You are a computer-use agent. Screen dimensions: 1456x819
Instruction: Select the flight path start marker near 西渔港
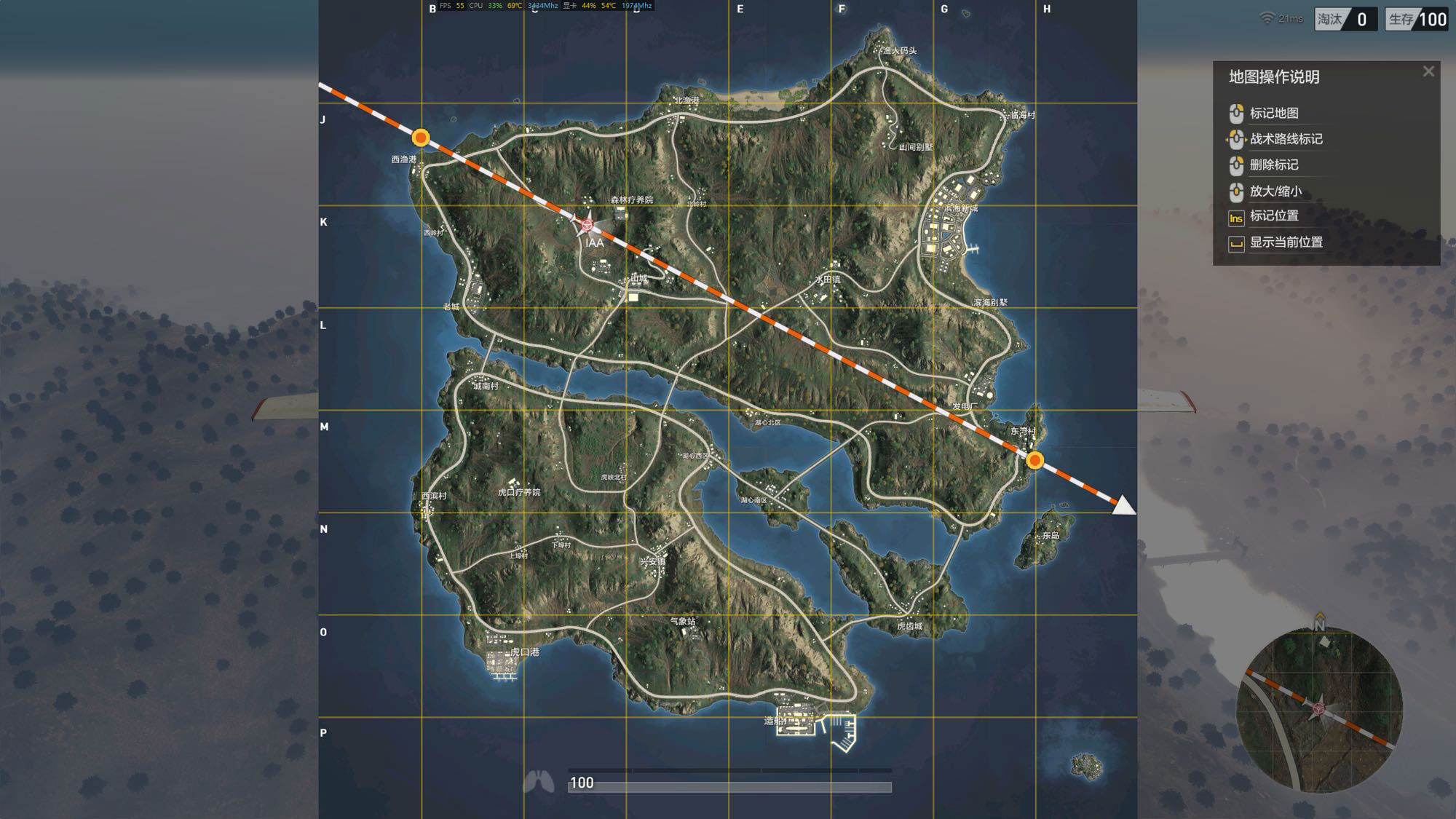point(421,138)
